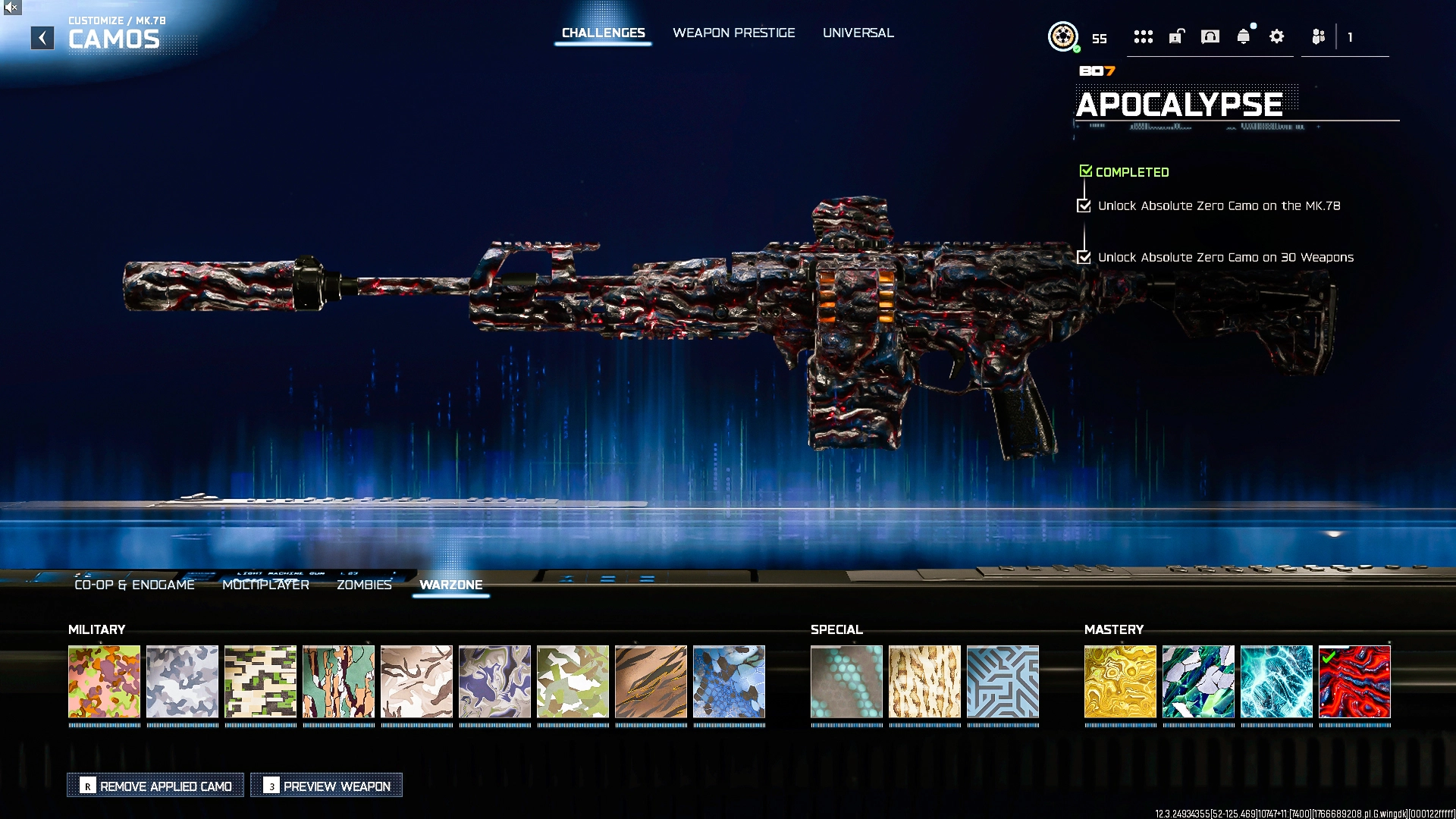Expand the MASTERY camo section
The image size is (1456, 819).
coord(1113,629)
